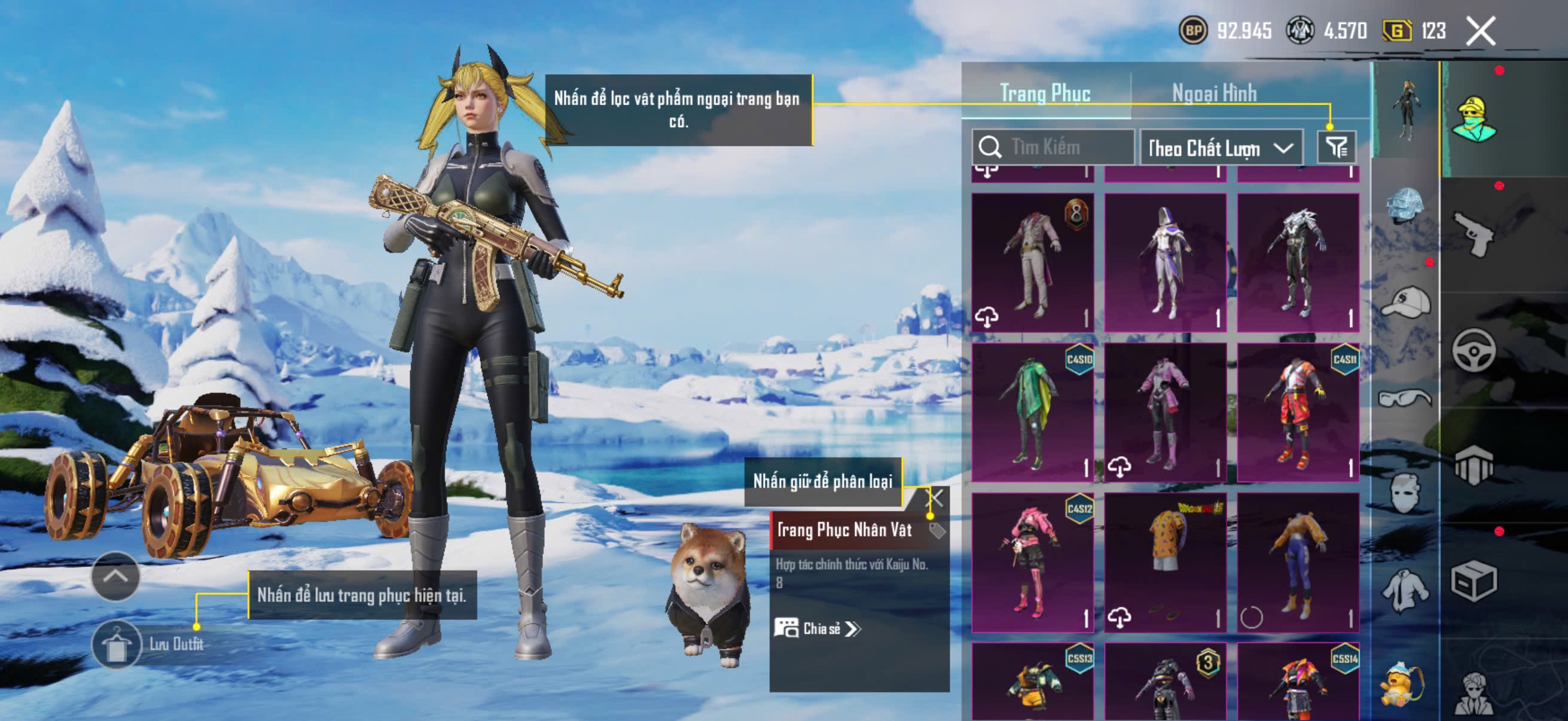Open the steering wheel vehicle category
The width and height of the screenshot is (1568, 721).
pyautogui.click(x=1474, y=350)
